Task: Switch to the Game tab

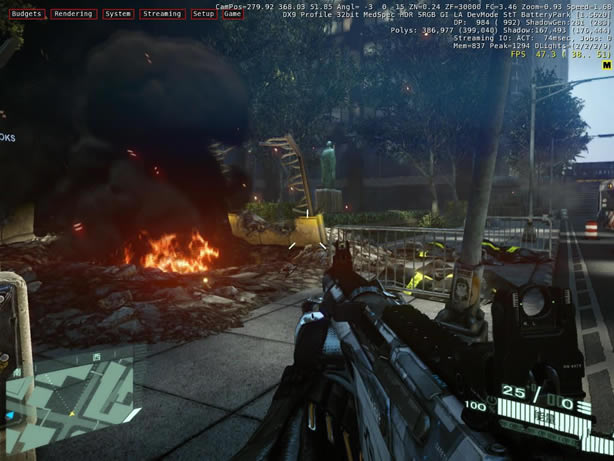Action: (x=232, y=14)
